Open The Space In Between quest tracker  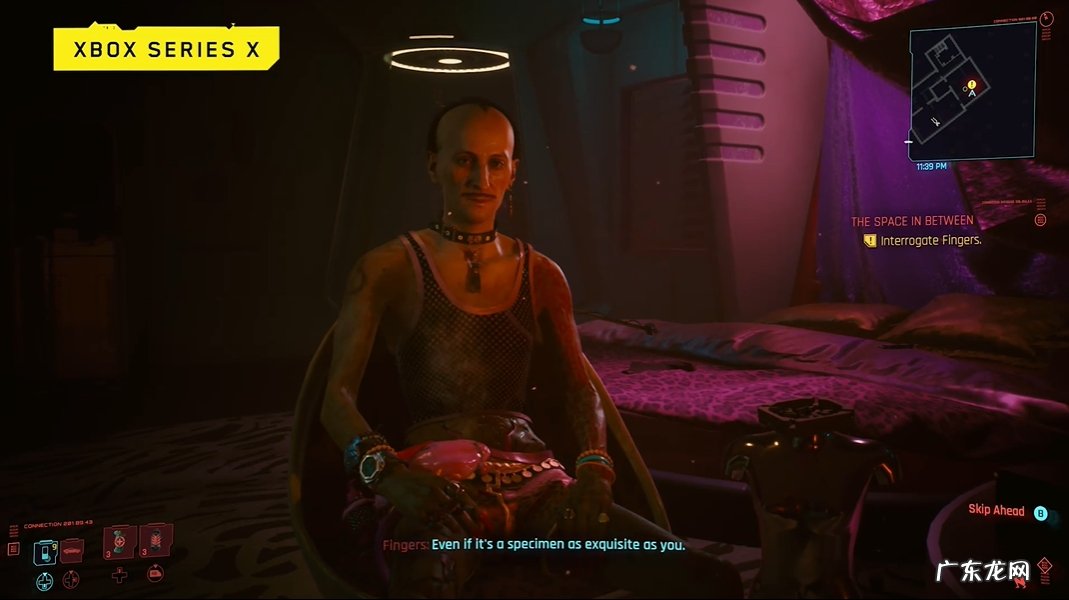(x=912, y=221)
